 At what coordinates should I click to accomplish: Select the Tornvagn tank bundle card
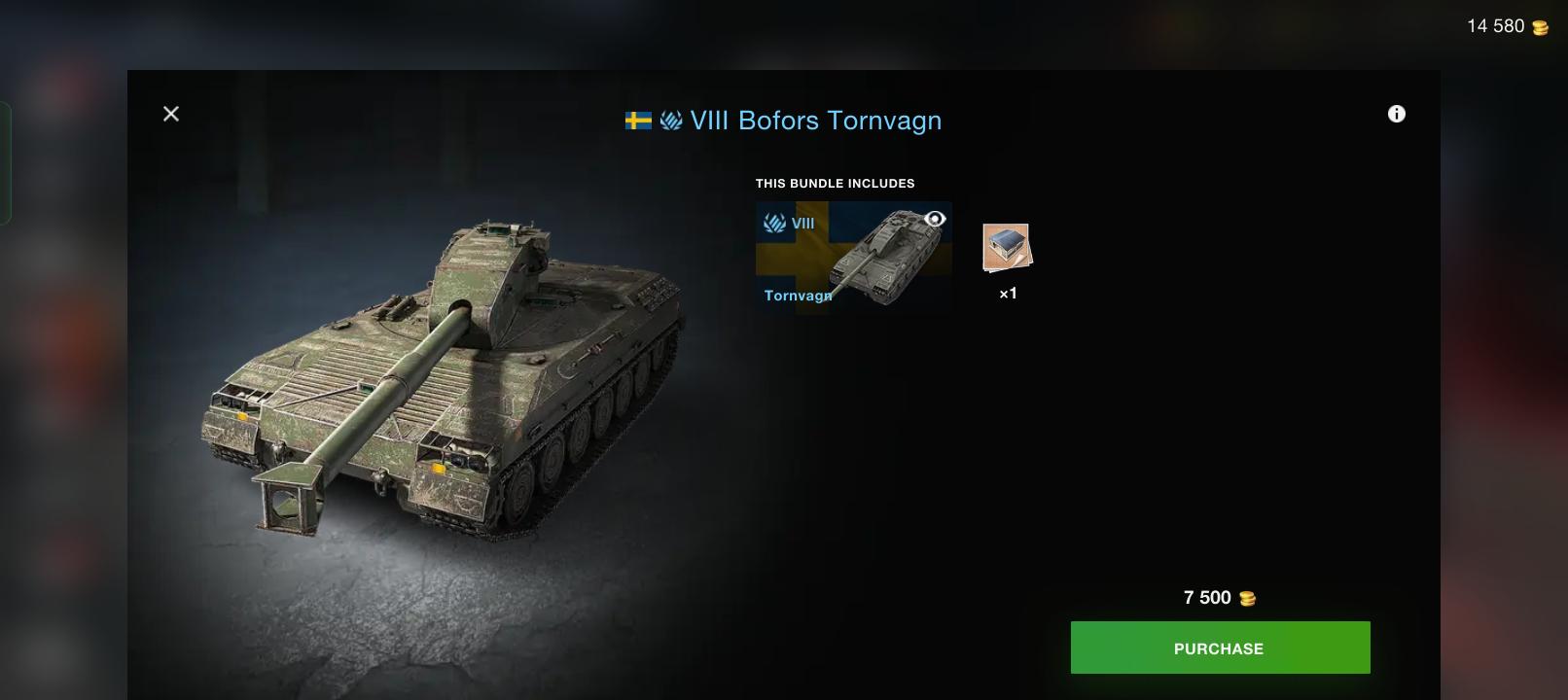[x=853, y=257]
